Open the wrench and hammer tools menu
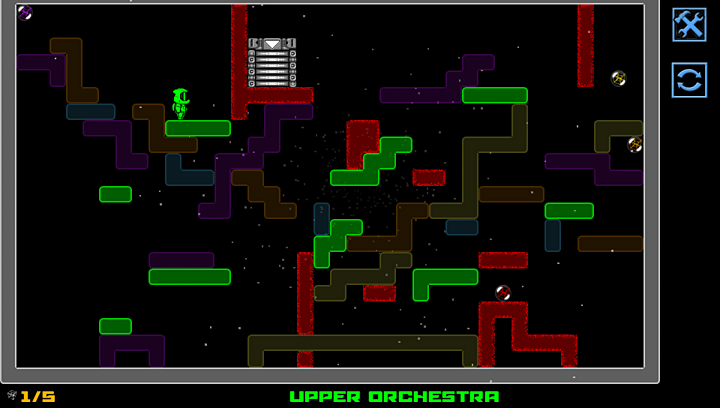The height and width of the screenshot is (408, 720). pyautogui.click(x=689, y=25)
